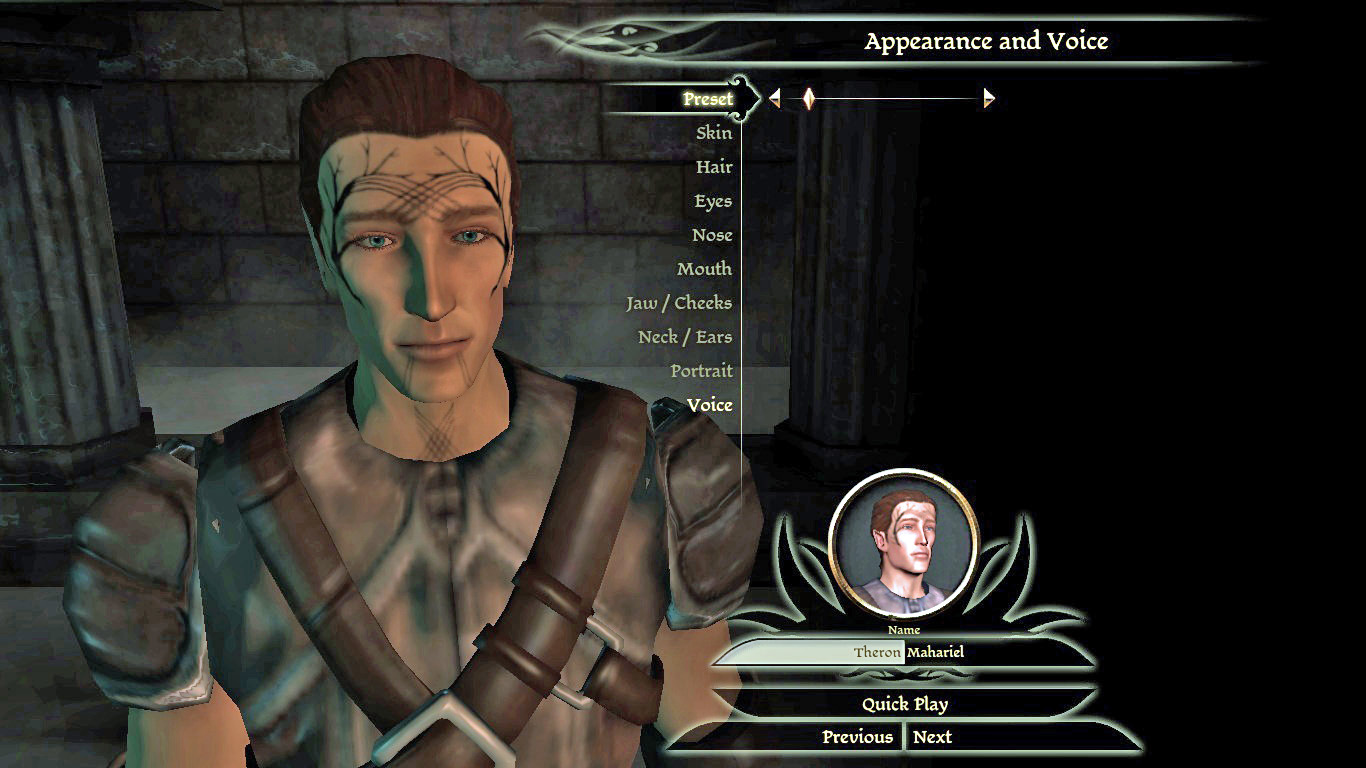Select the Portrait category
Screen dimensions: 1366x768
[x=701, y=371]
